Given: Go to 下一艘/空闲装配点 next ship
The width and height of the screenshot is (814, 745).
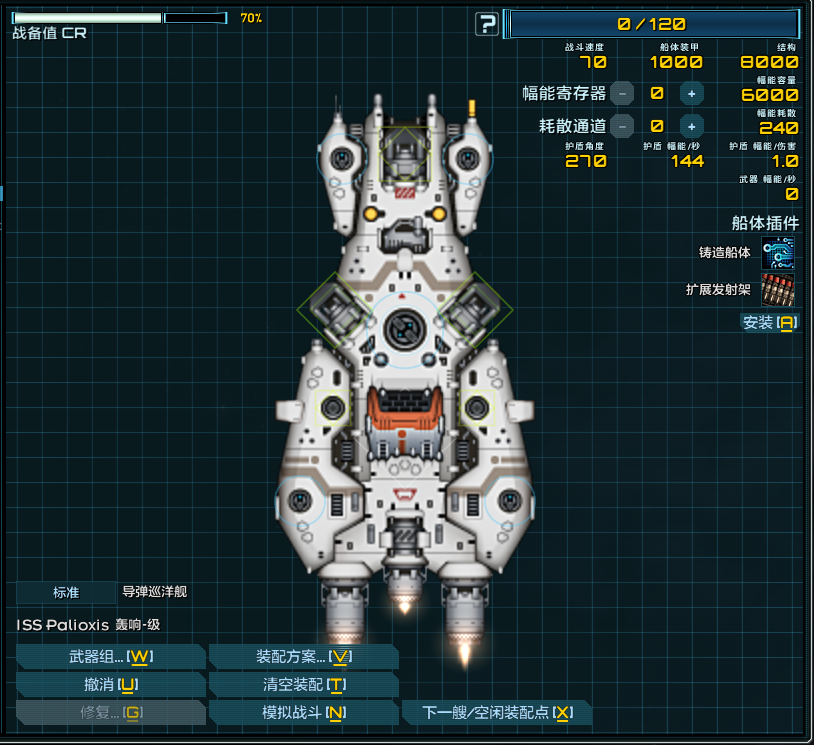Looking at the screenshot, I should coord(496,713).
